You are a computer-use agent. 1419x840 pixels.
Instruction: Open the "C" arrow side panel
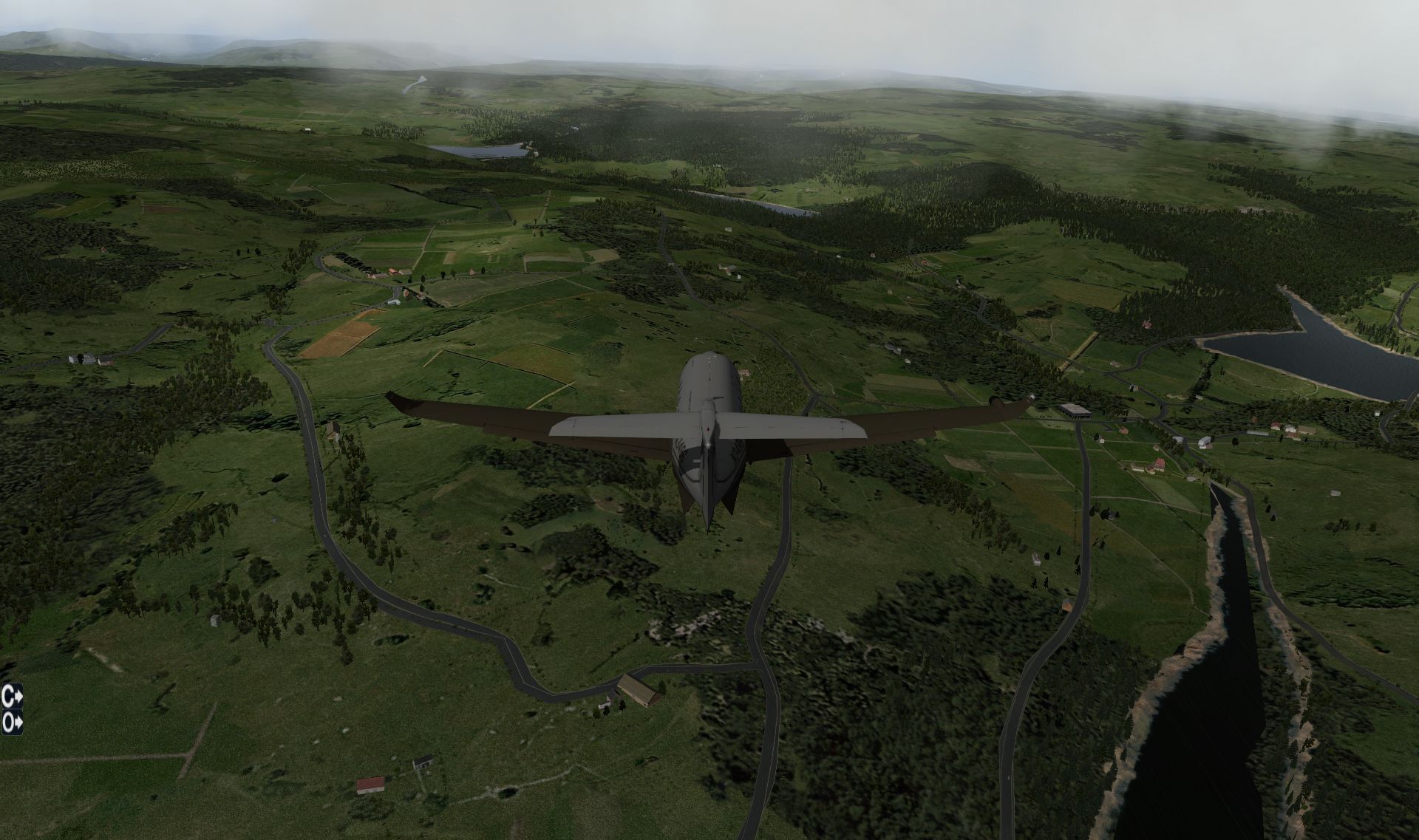[13, 695]
